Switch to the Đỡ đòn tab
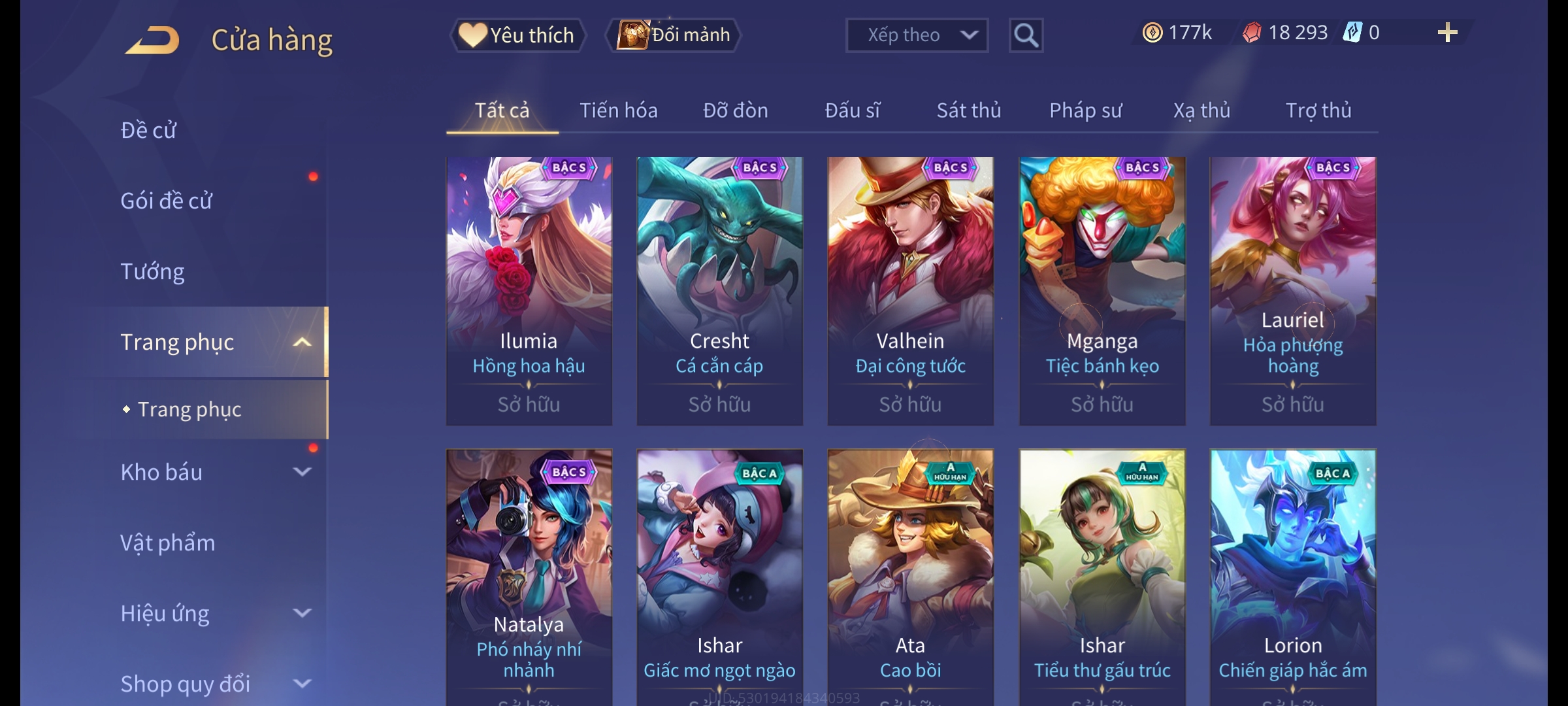This screenshot has width=1568, height=706. (735, 110)
